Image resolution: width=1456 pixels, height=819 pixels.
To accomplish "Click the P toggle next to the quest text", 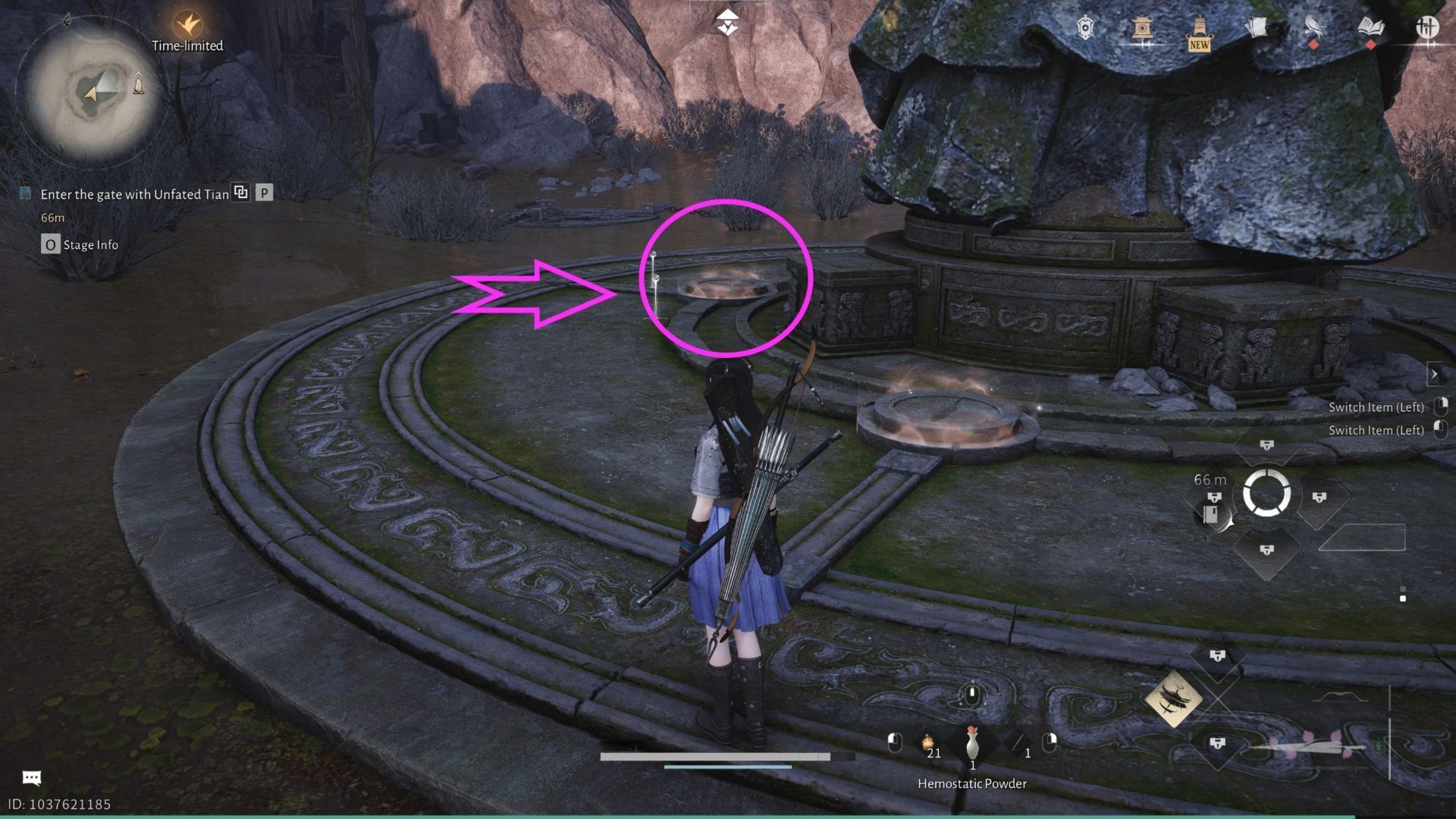I will 263,194.
